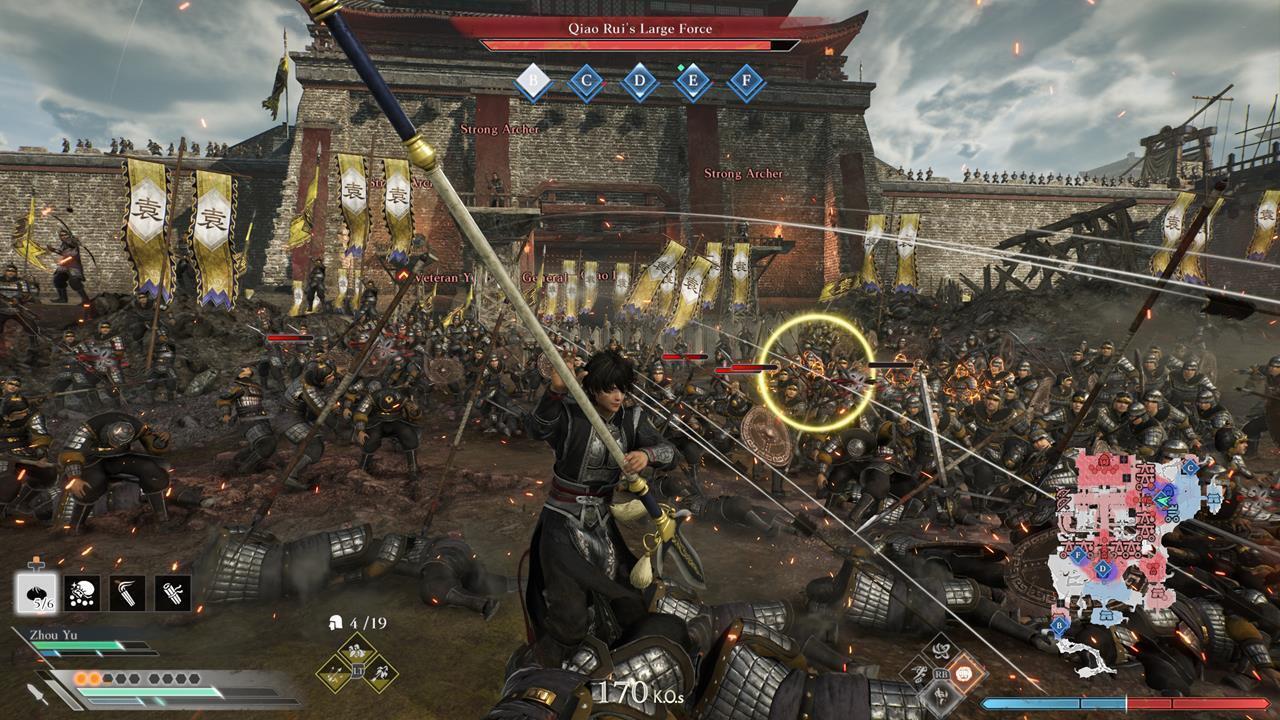Expand the C marker on the minimap
Viewport: 1280px width, 720px height.
click(1190, 467)
